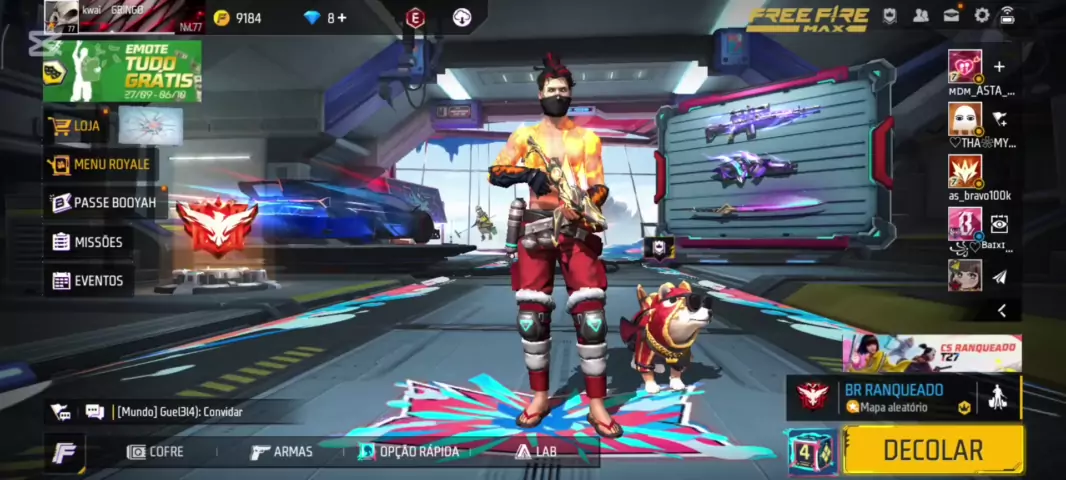Click the Emote Tudo Grátis banner
Image resolution: width=1066 pixels, height=480 pixels.
pyautogui.click(x=122, y=71)
